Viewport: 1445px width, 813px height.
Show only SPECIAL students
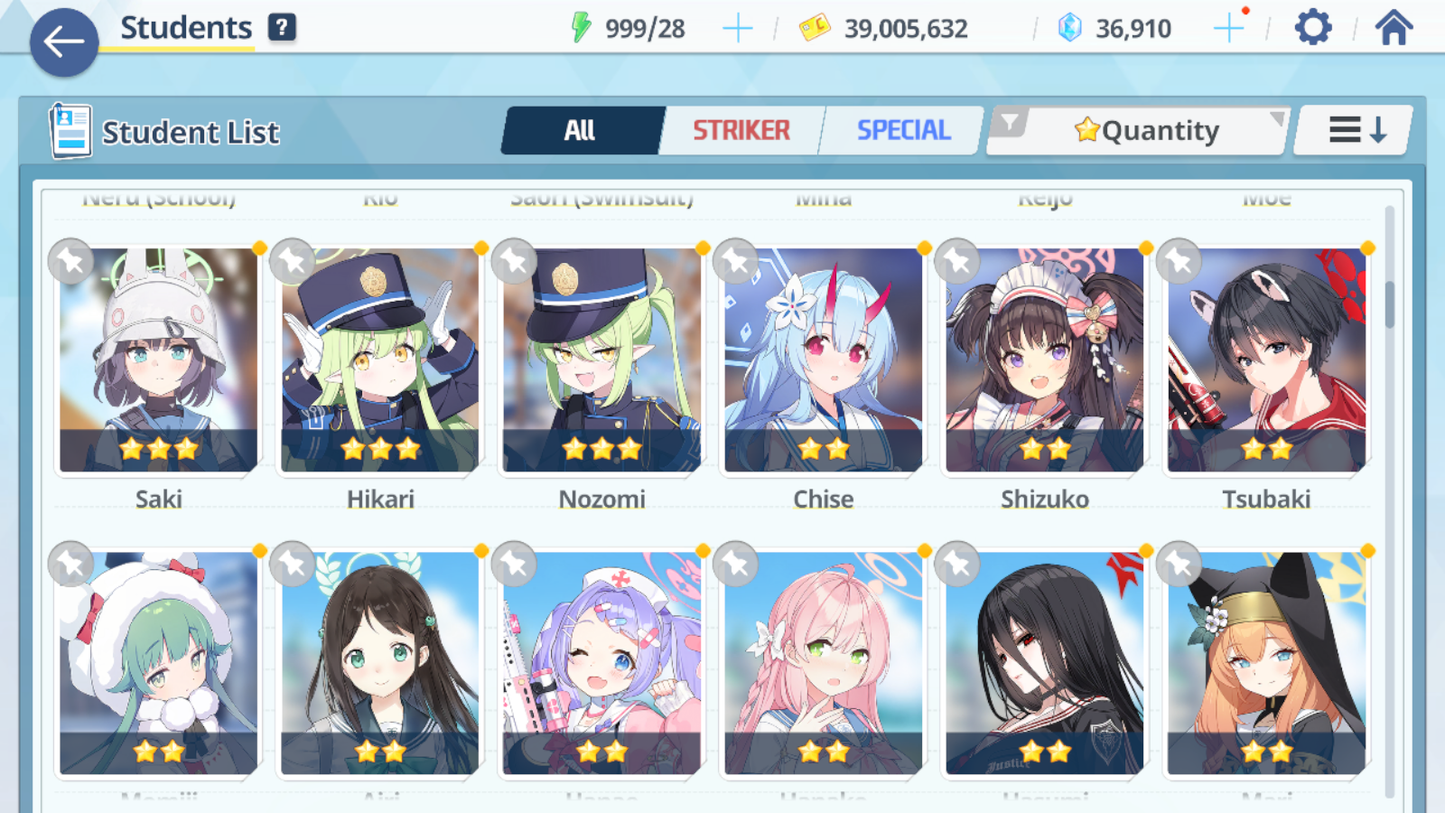(x=902, y=130)
